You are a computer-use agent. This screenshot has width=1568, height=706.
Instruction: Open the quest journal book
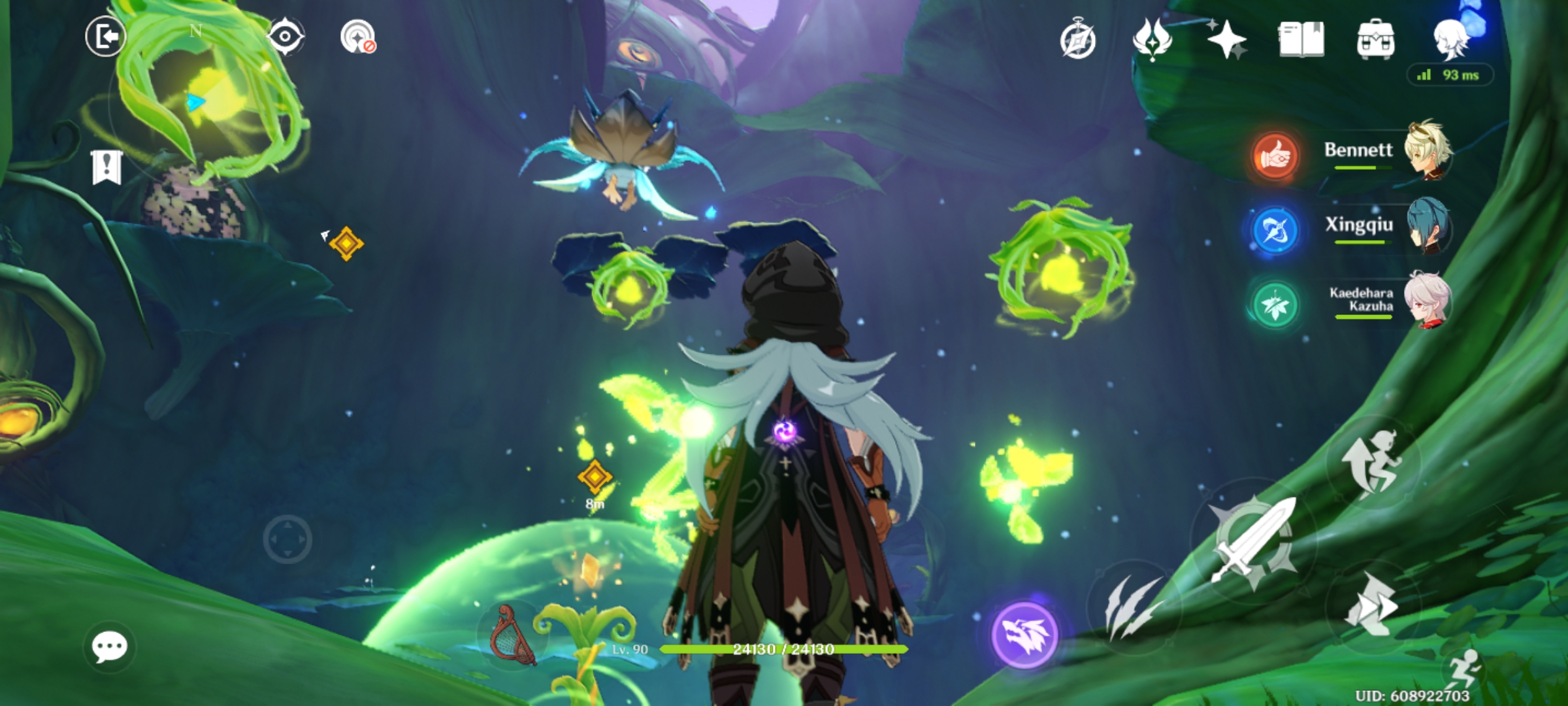coord(1300,41)
